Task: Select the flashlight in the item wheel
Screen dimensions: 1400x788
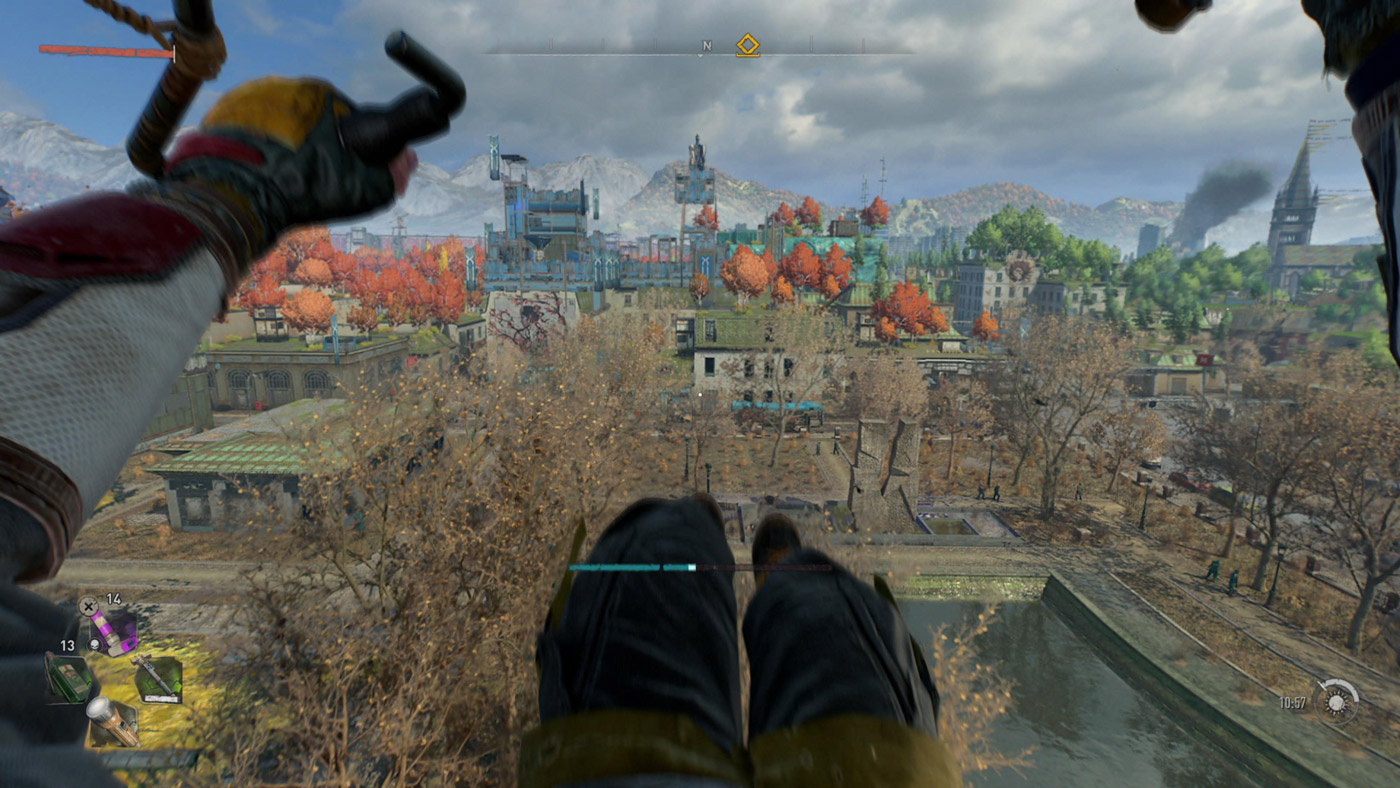Action: [x=113, y=722]
